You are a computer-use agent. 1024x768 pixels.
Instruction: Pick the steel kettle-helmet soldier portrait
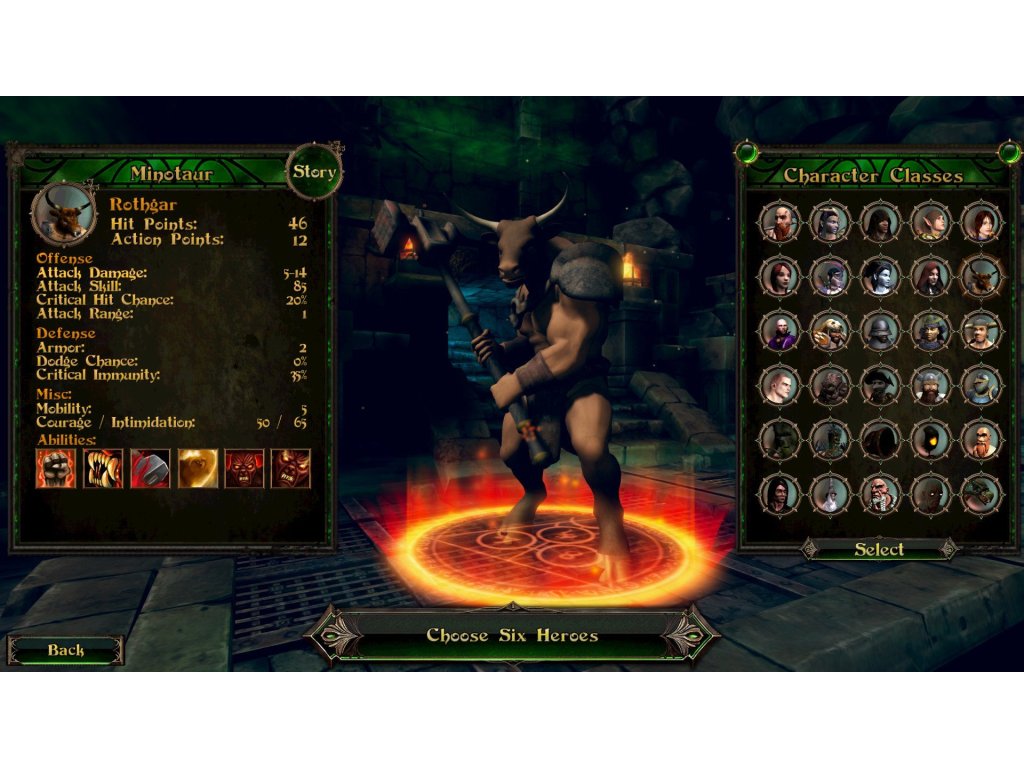tap(881, 331)
